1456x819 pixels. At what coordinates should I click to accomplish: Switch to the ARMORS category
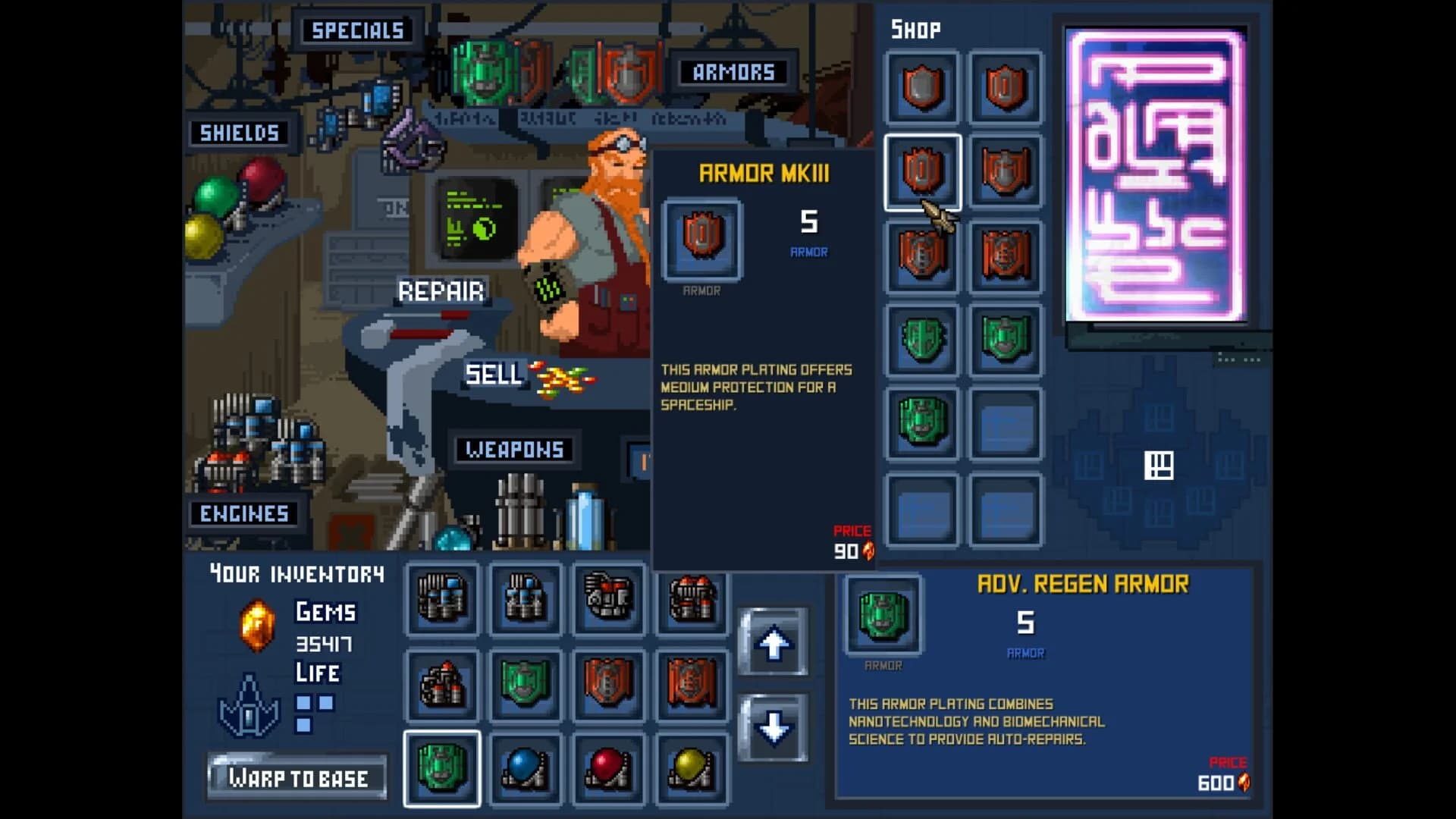[730, 73]
